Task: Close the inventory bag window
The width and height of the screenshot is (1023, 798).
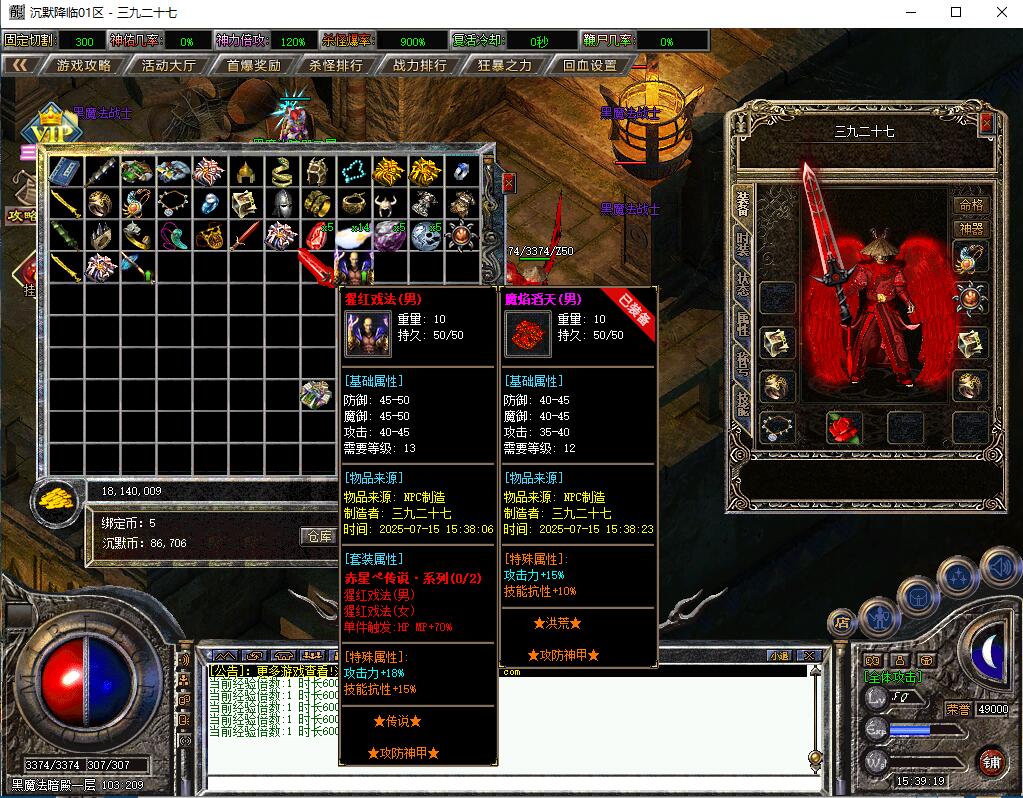Action: coord(508,183)
